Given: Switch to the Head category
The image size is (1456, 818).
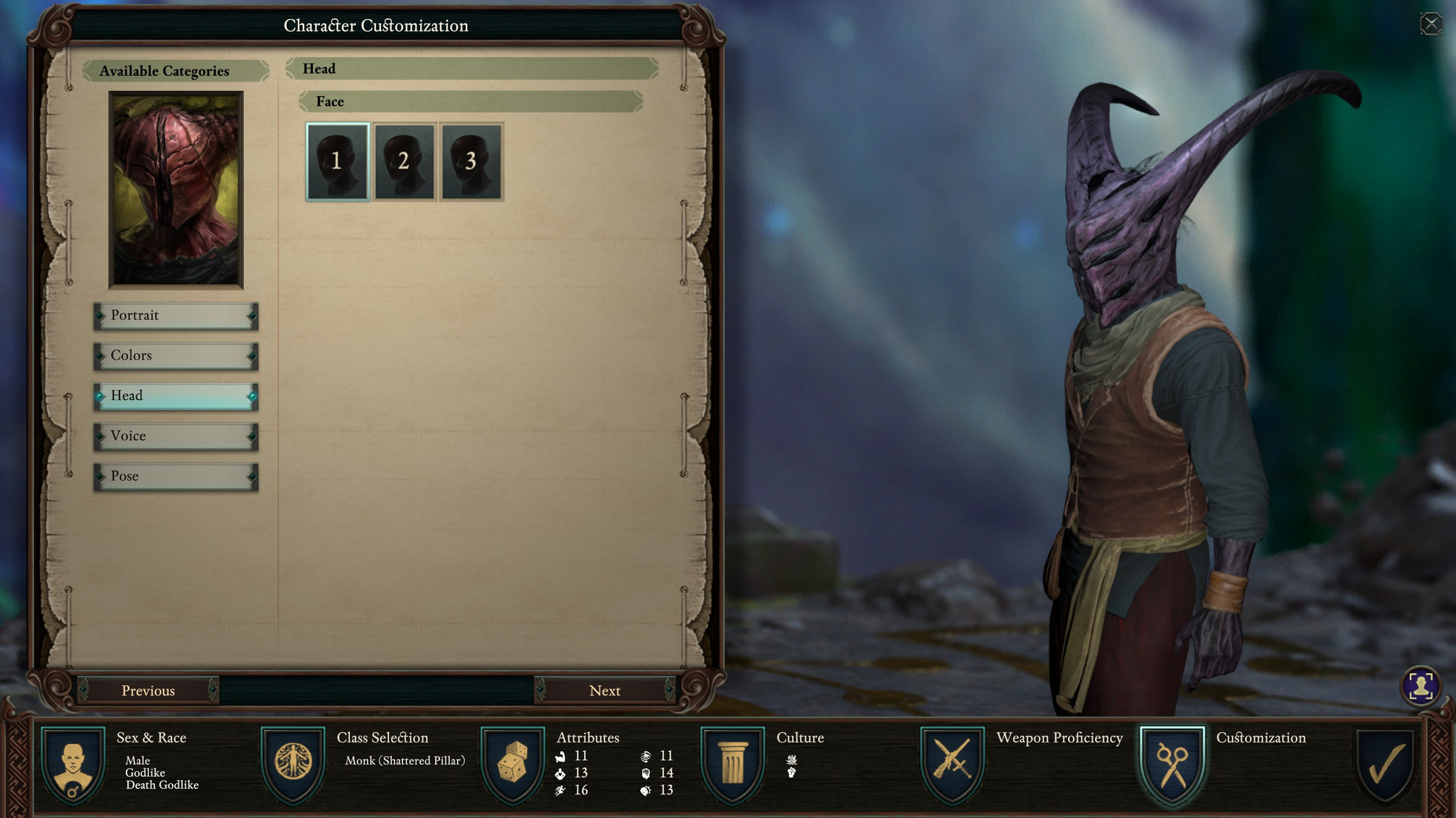Looking at the screenshot, I should [x=175, y=396].
